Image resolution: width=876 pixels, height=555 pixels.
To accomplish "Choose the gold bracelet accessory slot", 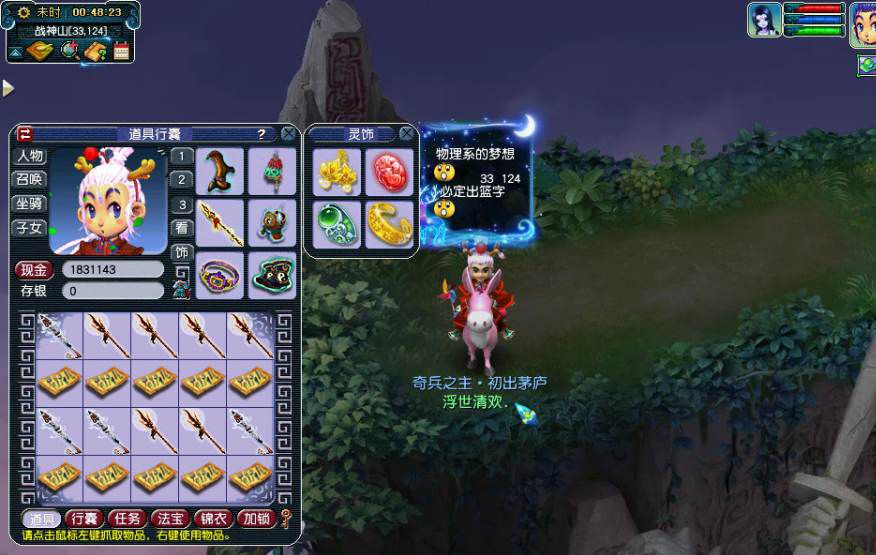I will click(387, 224).
